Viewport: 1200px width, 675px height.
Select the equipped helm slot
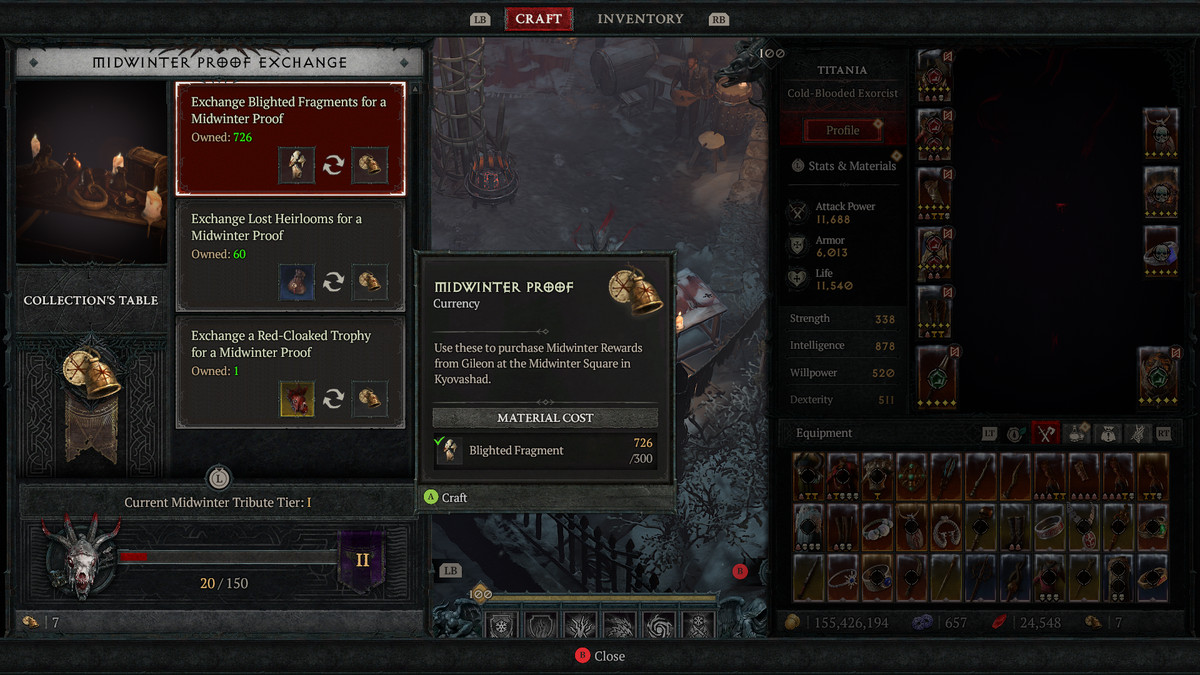point(934,76)
